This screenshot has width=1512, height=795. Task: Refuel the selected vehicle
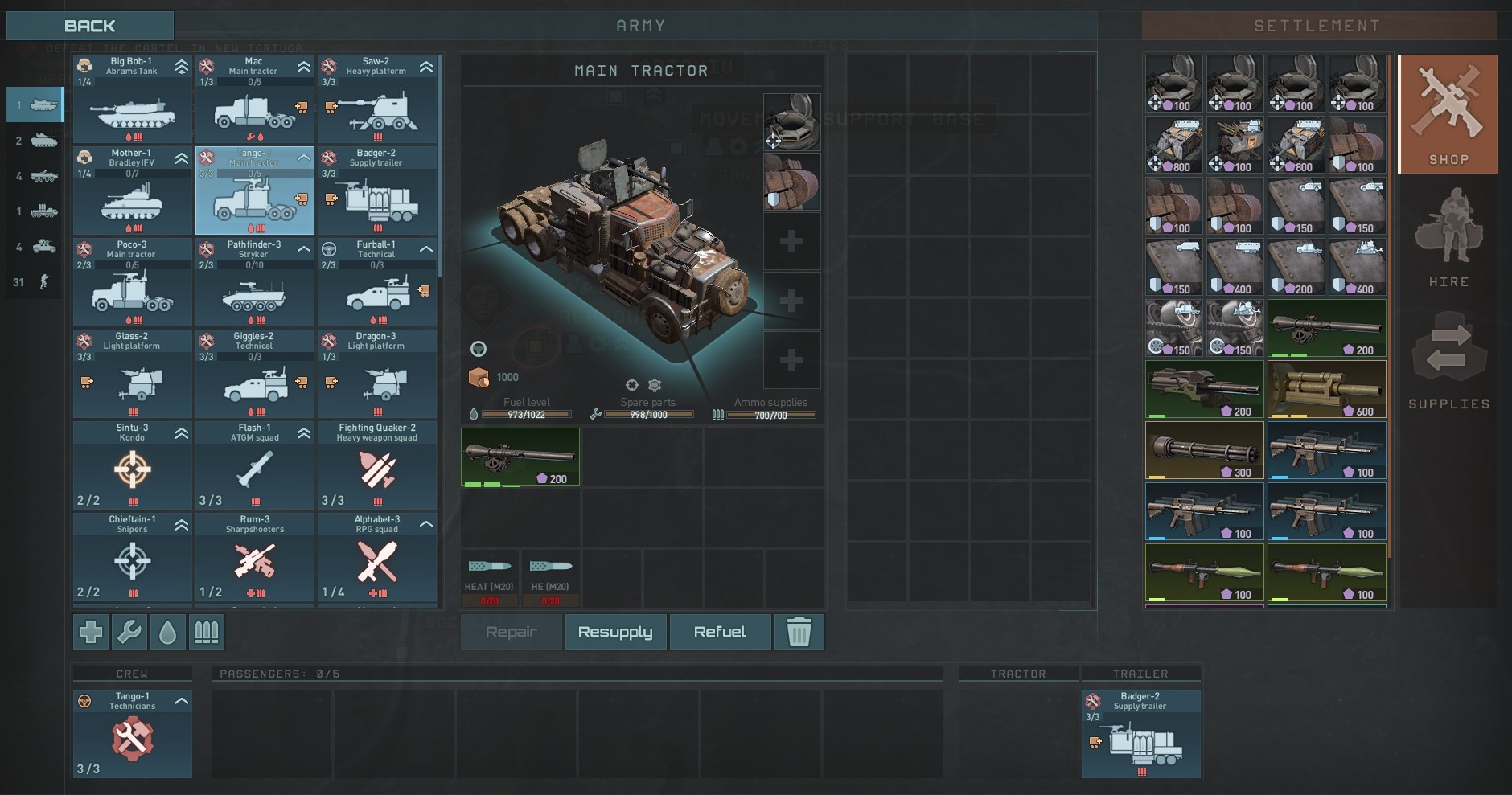[x=720, y=632]
